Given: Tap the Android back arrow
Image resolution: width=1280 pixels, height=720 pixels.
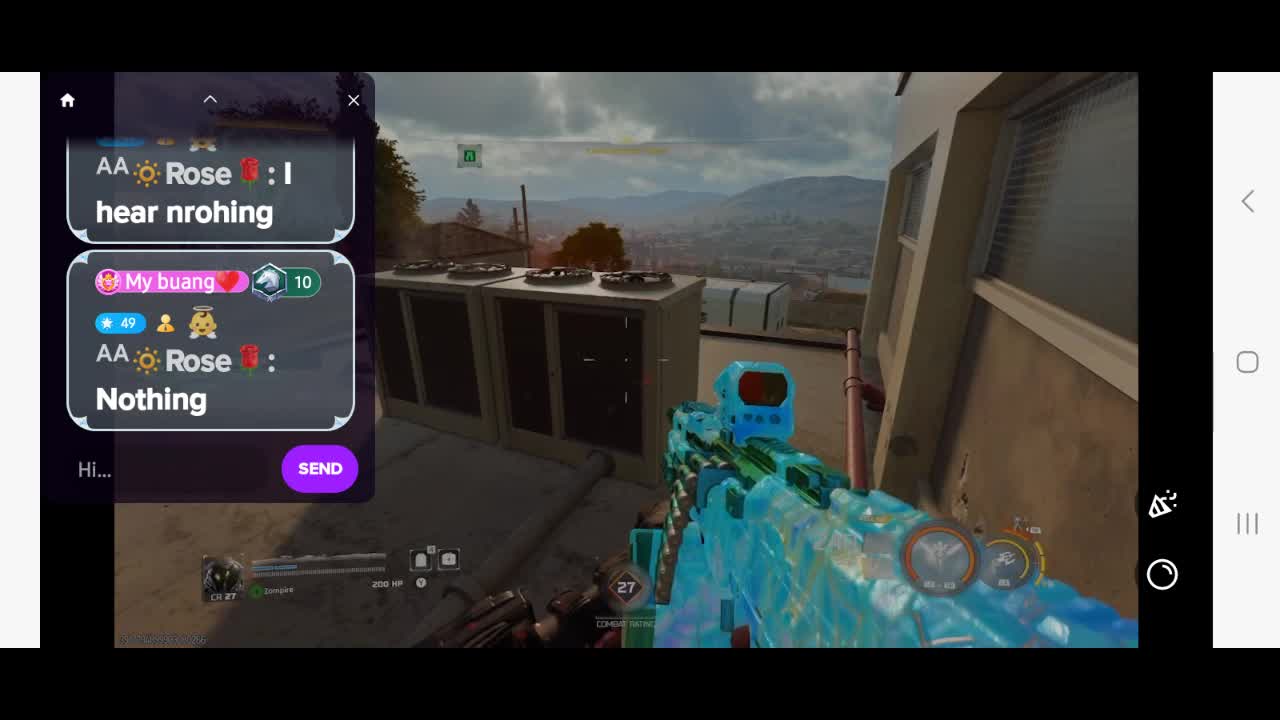Looking at the screenshot, I should (x=1247, y=201).
